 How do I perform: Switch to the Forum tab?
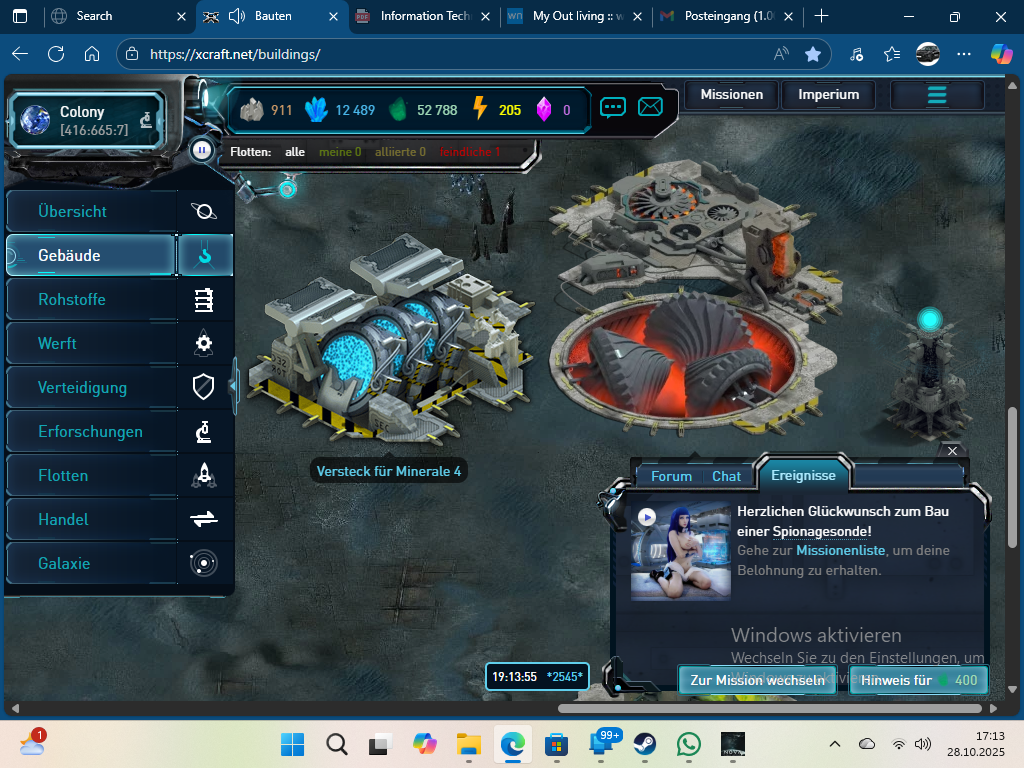click(671, 476)
